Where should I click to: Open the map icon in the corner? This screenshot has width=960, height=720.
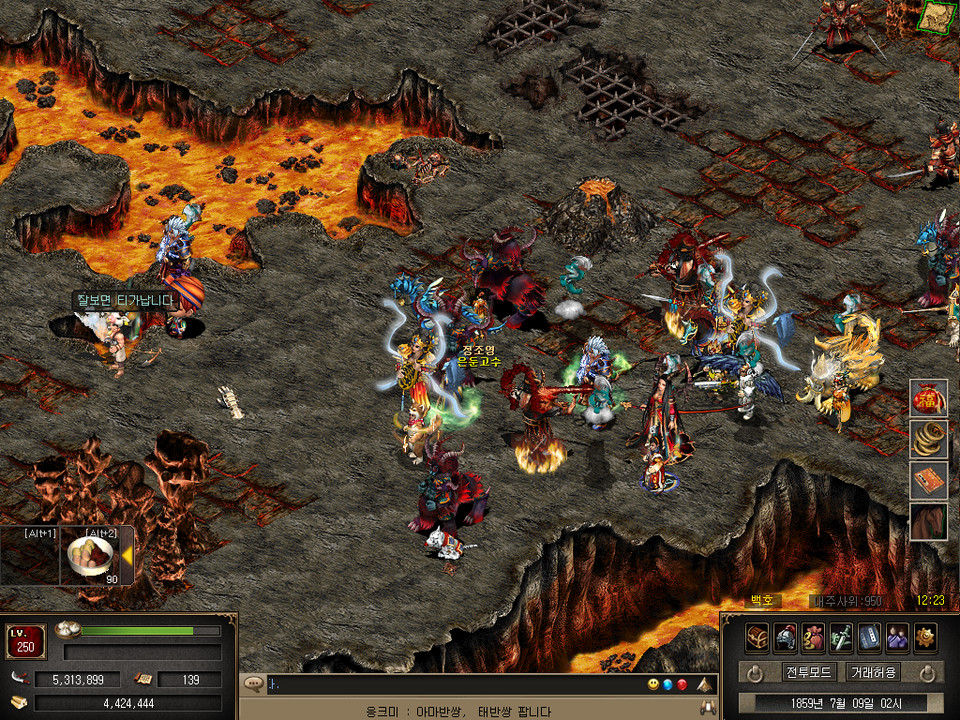(x=937, y=17)
